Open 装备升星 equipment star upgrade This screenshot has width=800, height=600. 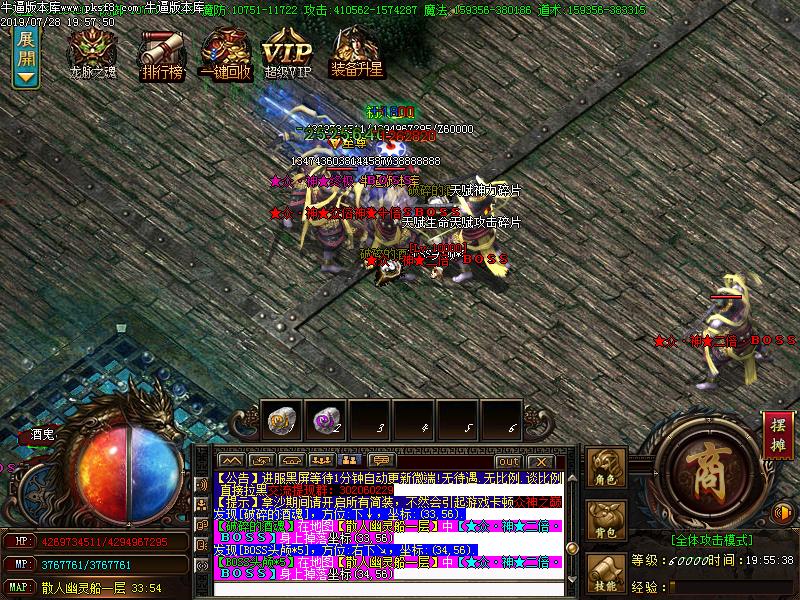[x=357, y=52]
